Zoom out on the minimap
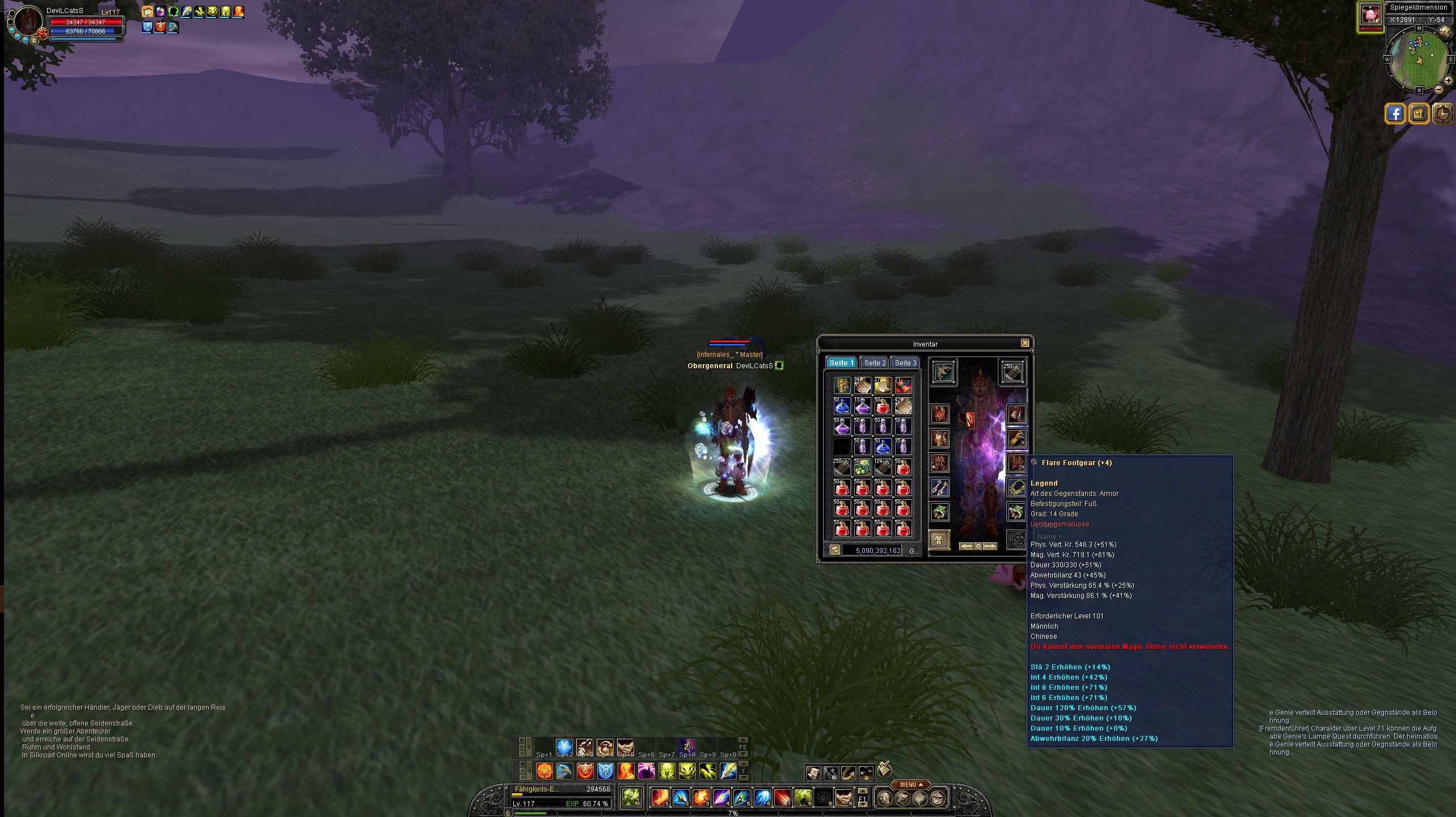 click(1439, 89)
